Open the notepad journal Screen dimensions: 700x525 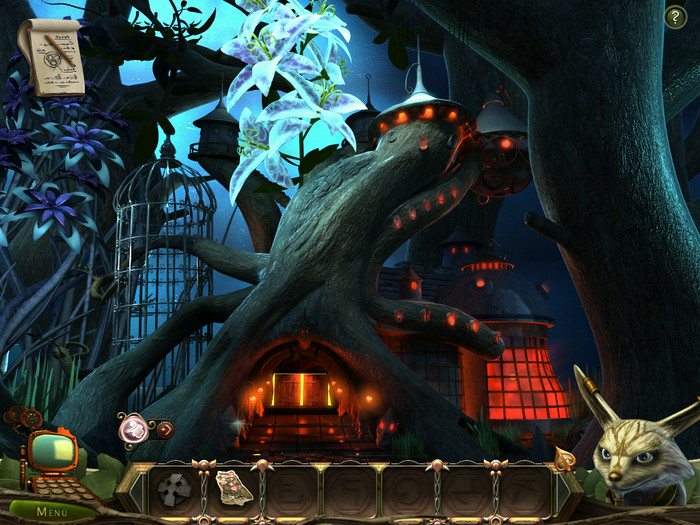(50, 58)
